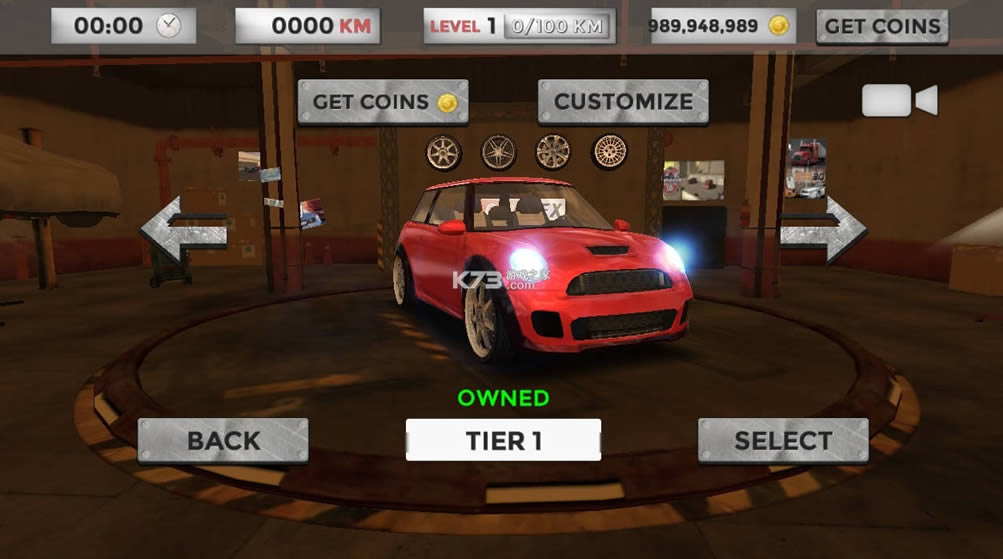This screenshot has height=559, width=1003.
Task: Choose the multi-spoke mesh rally wheel
Action: pos(609,152)
